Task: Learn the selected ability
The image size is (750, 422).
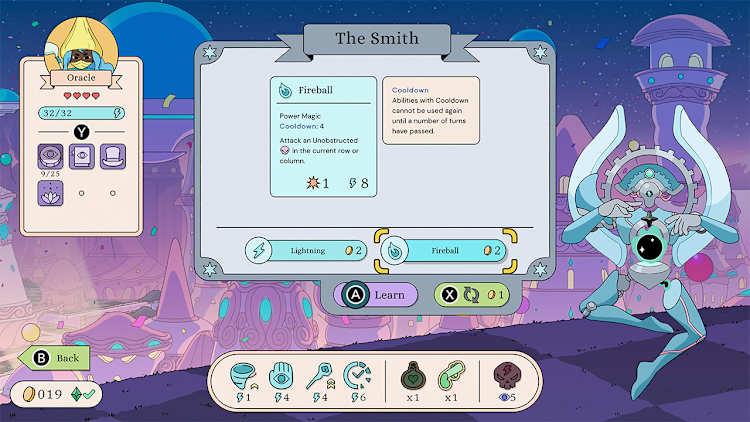Action: coord(376,295)
